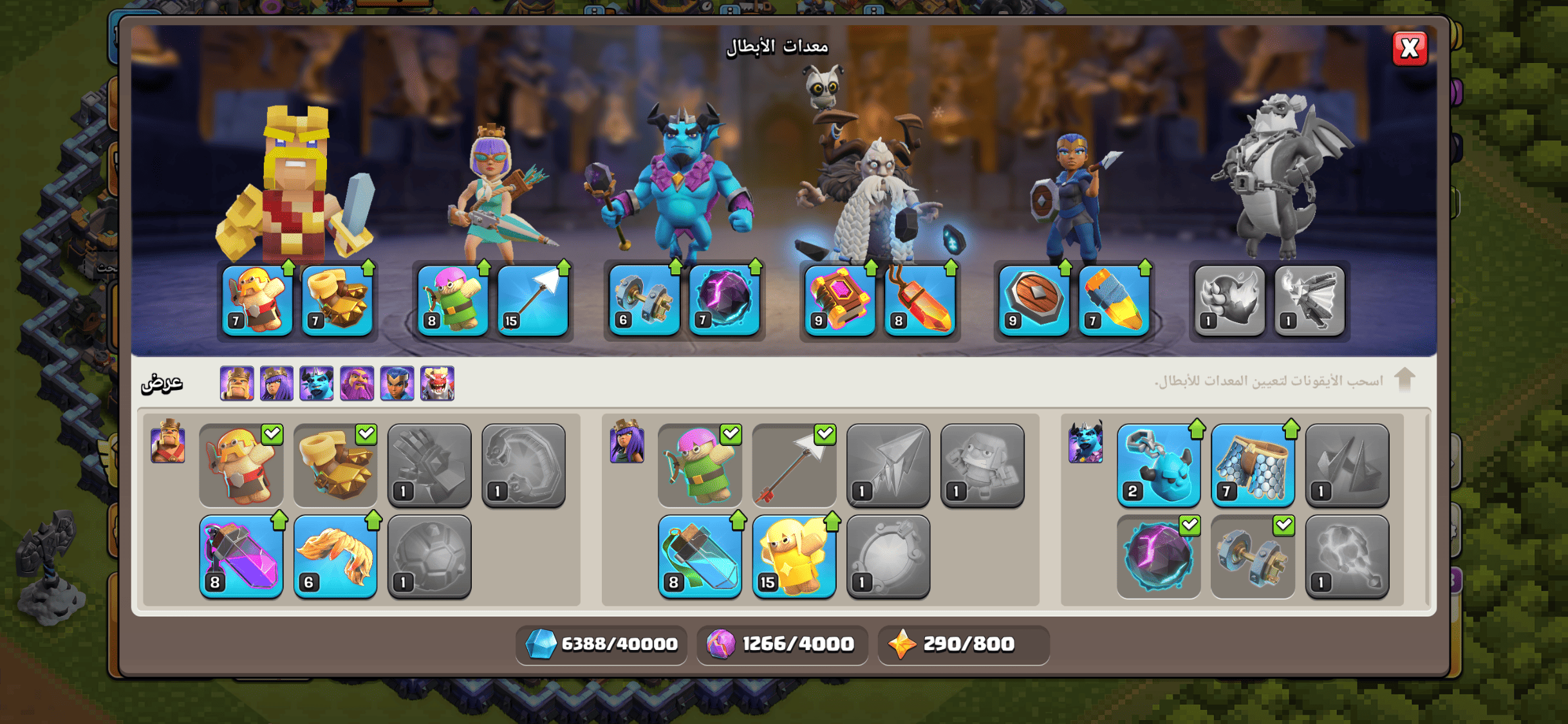Show the Dragon Duke filter portrait
This screenshot has height=724, width=1568.
(x=438, y=384)
